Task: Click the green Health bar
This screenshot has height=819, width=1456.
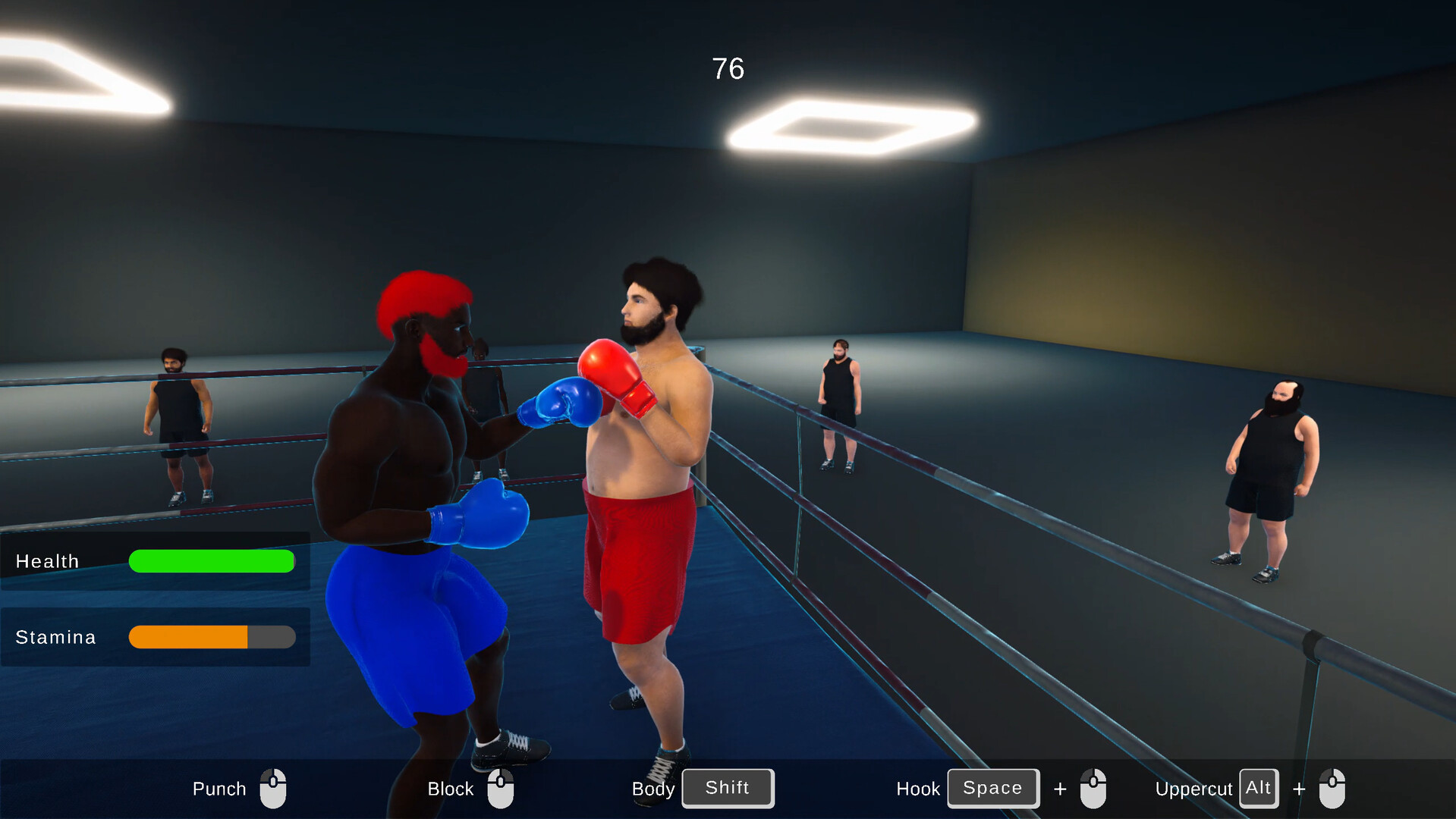Action: (x=212, y=561)
